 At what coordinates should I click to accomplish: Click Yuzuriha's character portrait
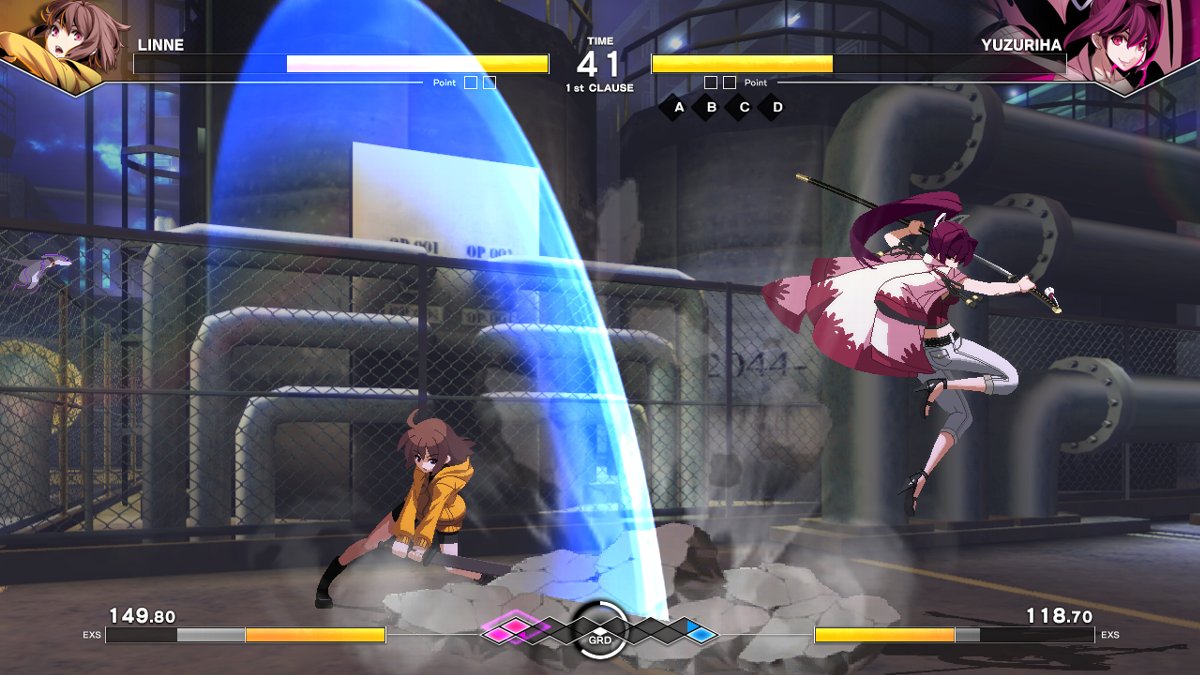point(1128,42)
